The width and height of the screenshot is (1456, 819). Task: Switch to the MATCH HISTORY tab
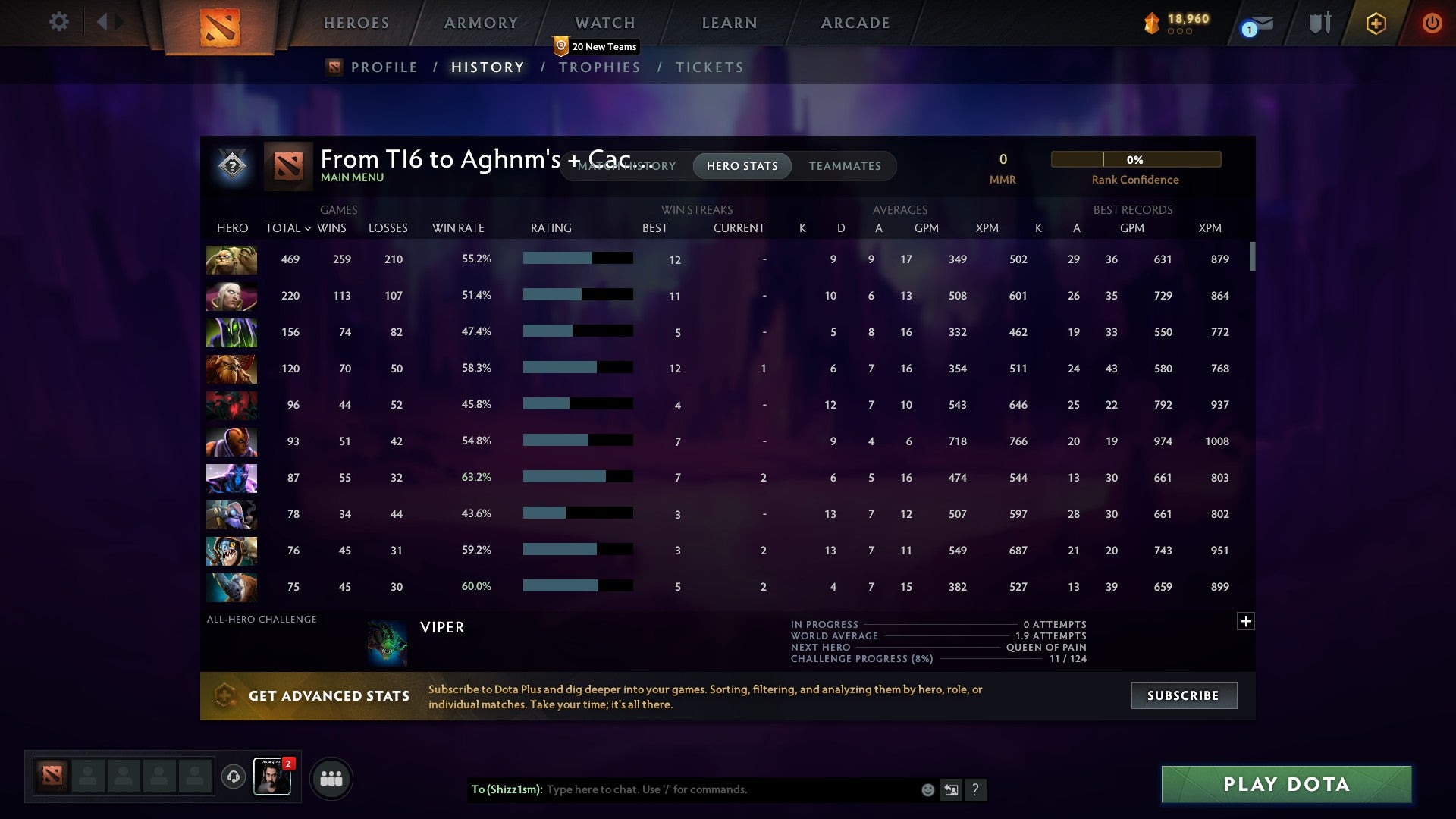click(x=626, y=166)
